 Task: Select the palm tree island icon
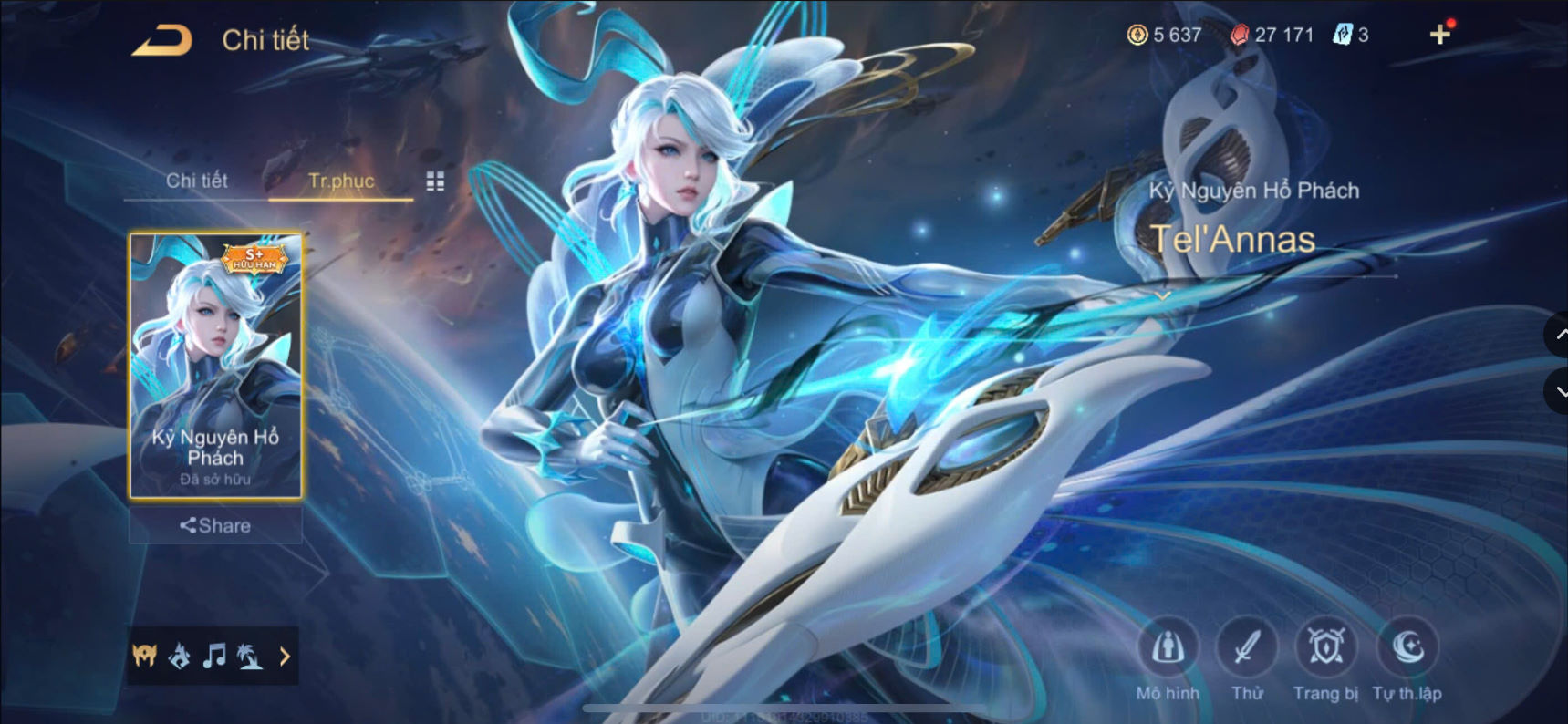click(248, 656)
